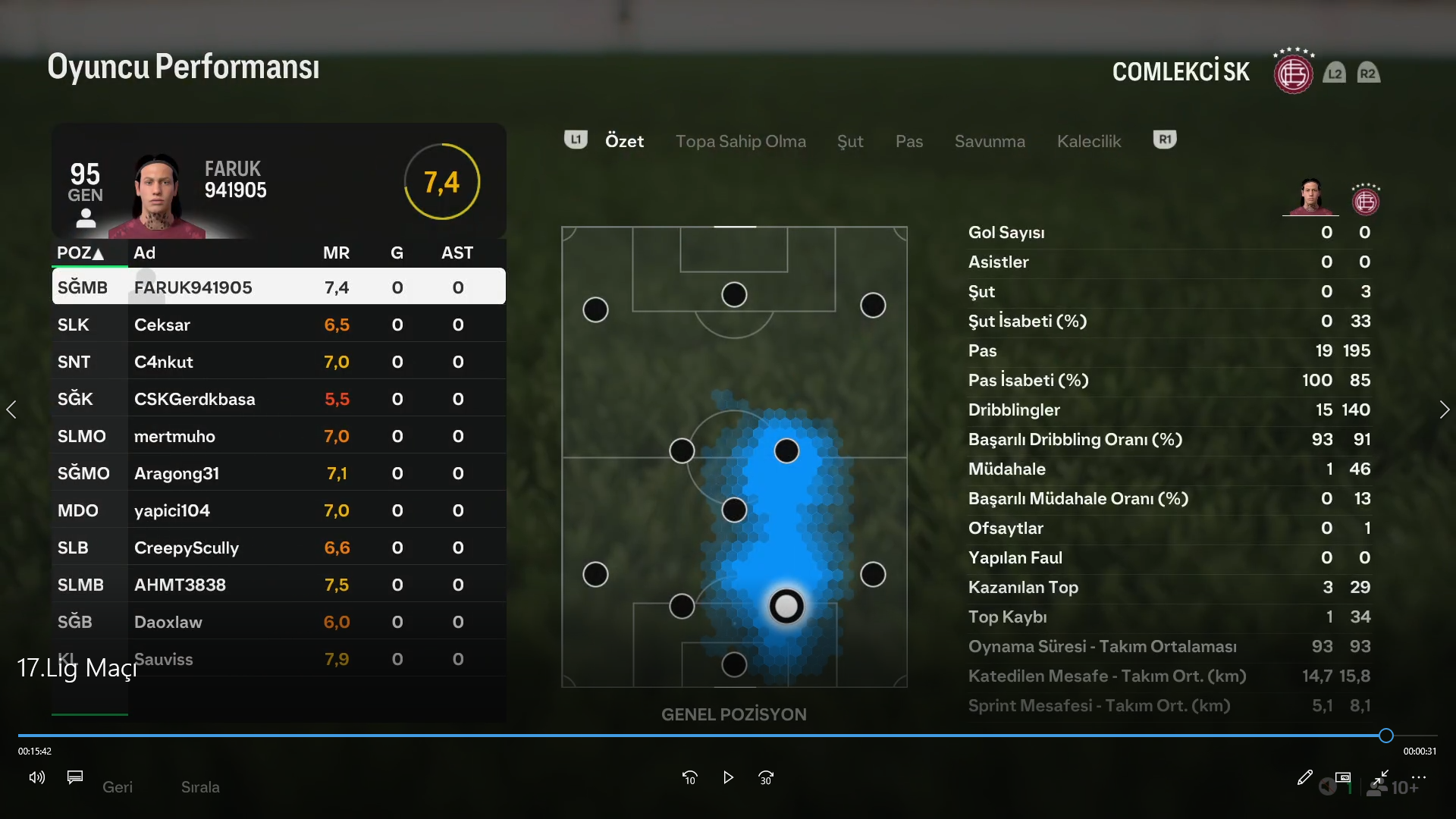Select the Pas tab
1456x819 pixels.
(x=908, y=141)
